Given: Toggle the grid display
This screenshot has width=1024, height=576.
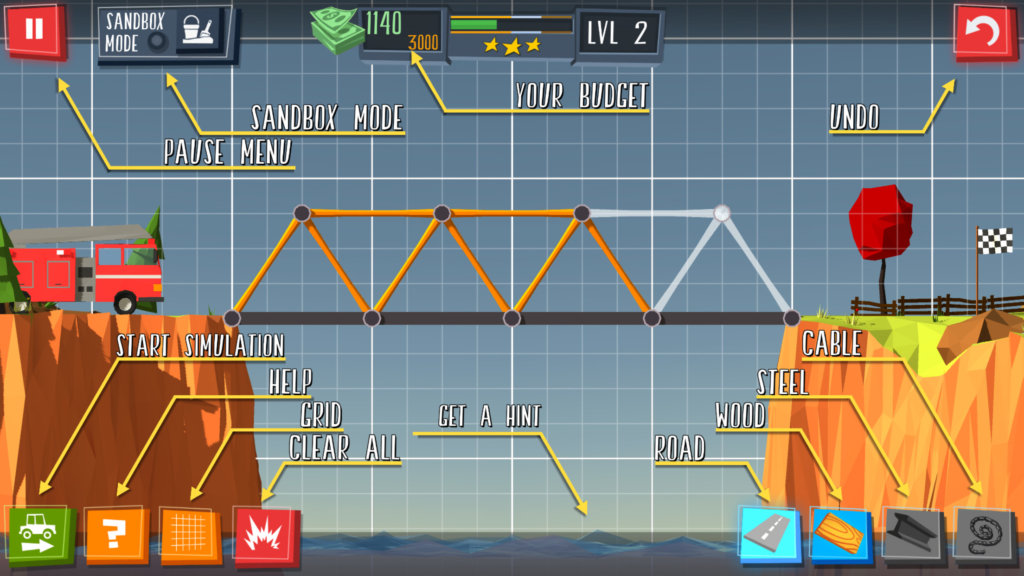Looking at the screenshot, I should pos(190,536).
